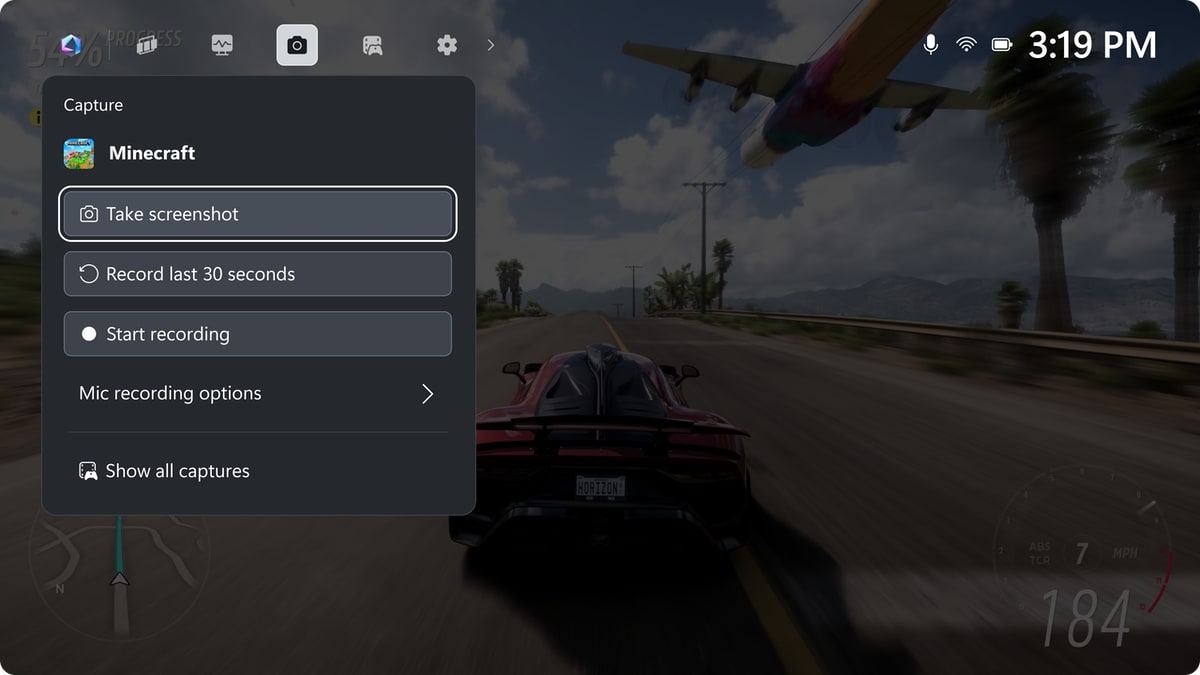Take a screenshot of the game

point(258,214)
